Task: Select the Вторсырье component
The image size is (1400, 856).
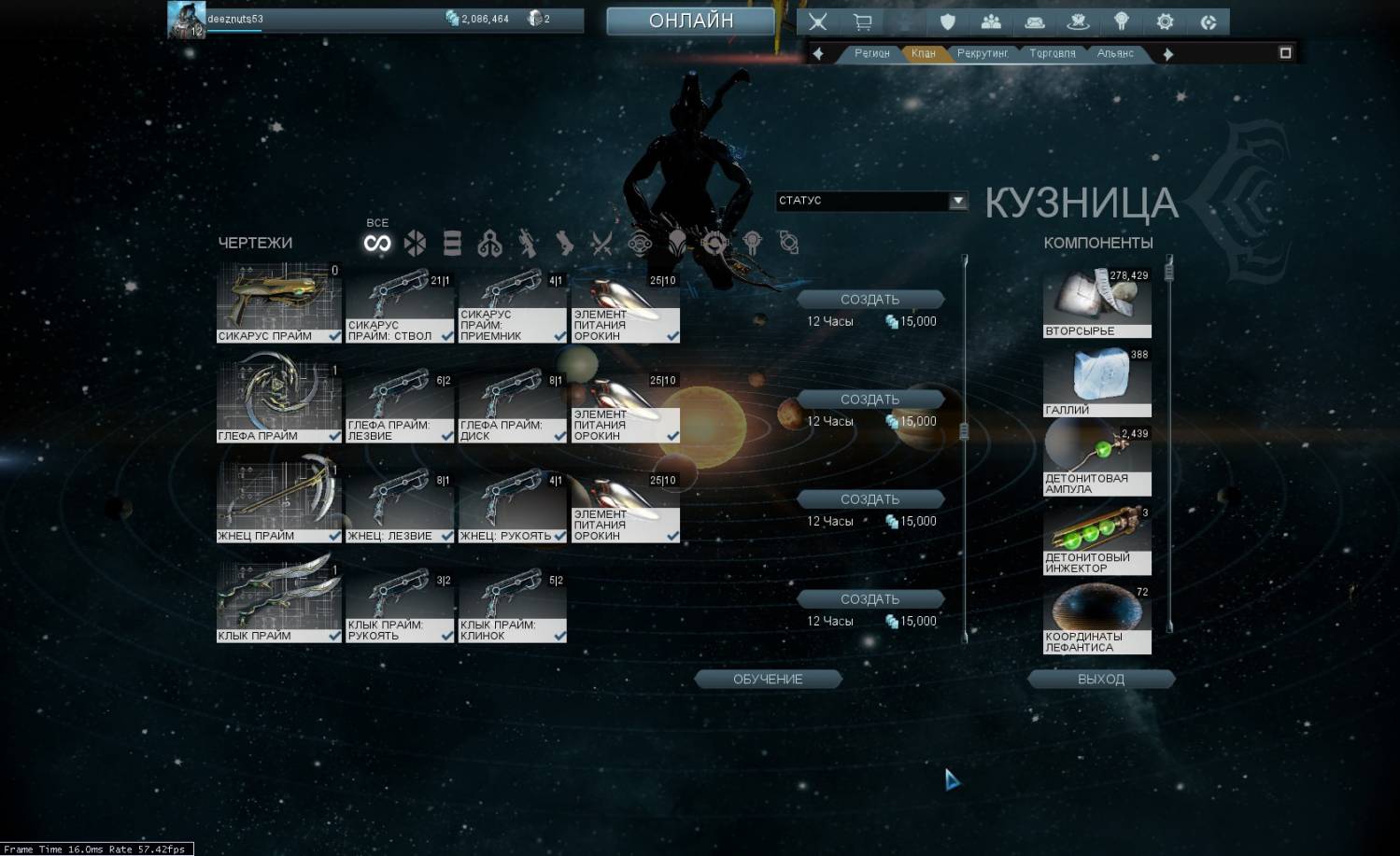Action: (x=1096, y=303)
